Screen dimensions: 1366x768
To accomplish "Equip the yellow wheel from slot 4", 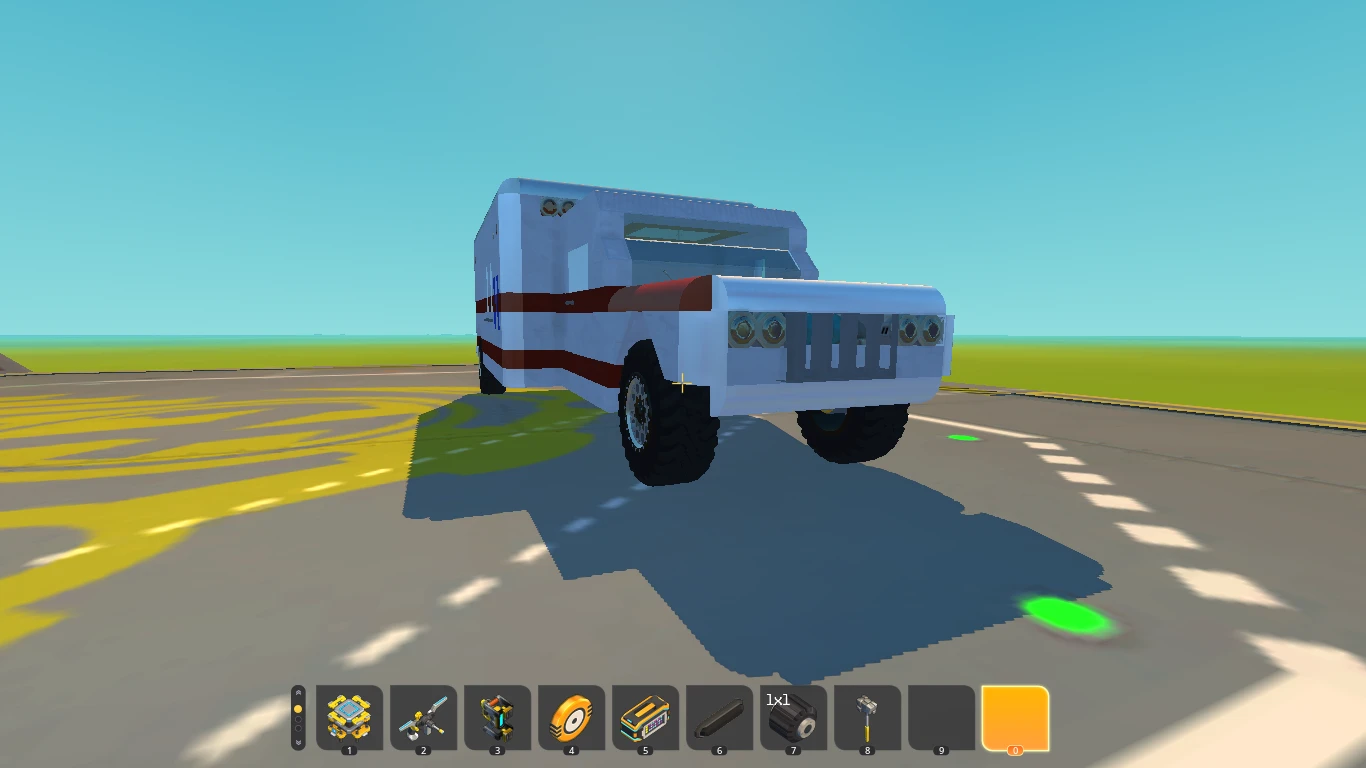I will (x=570, y=718).
